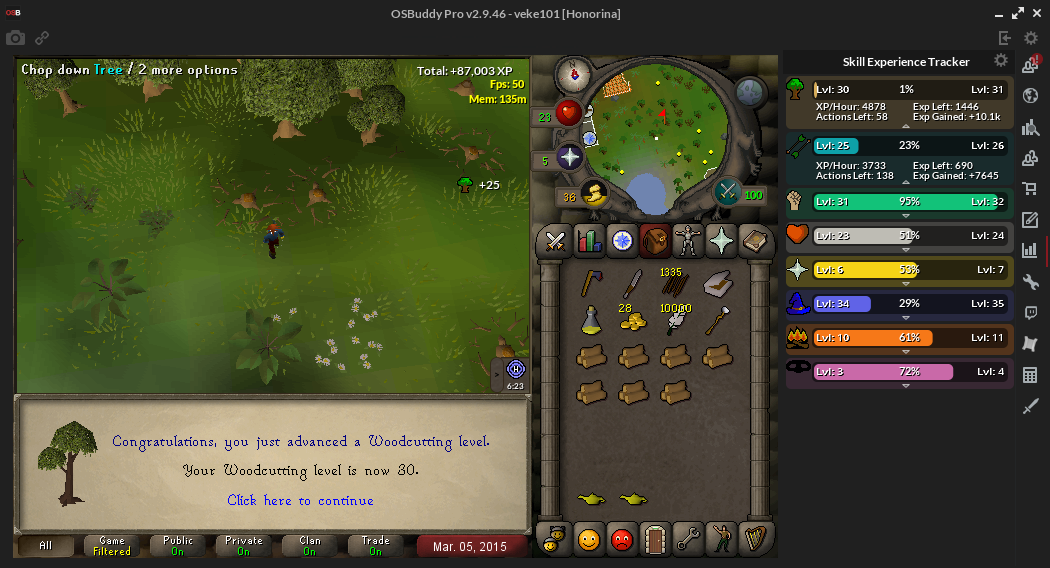Open the music player harp tab
Viewport: 1050px width, 568px height.
[752, 539]
